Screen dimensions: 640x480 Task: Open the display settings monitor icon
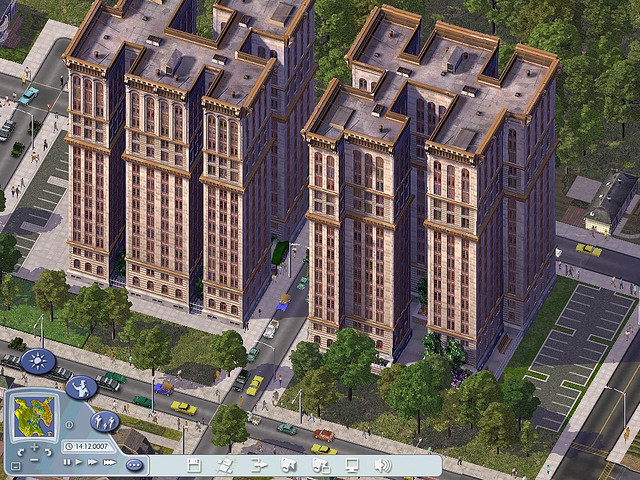click(351, 465)
